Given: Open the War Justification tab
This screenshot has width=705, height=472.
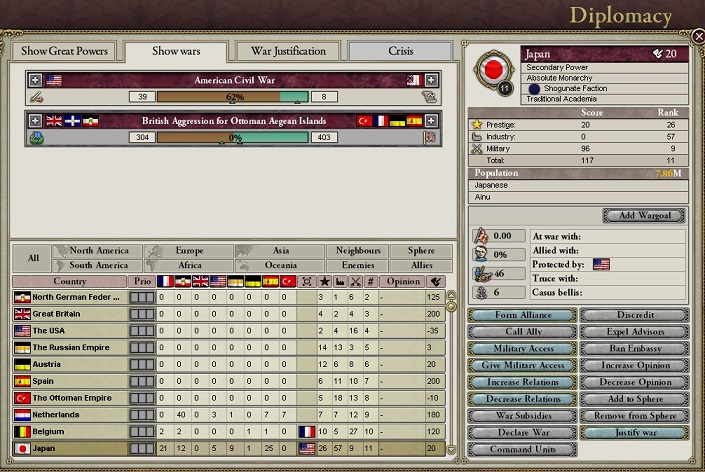Looking at the screenshot, I should point(288,51).
